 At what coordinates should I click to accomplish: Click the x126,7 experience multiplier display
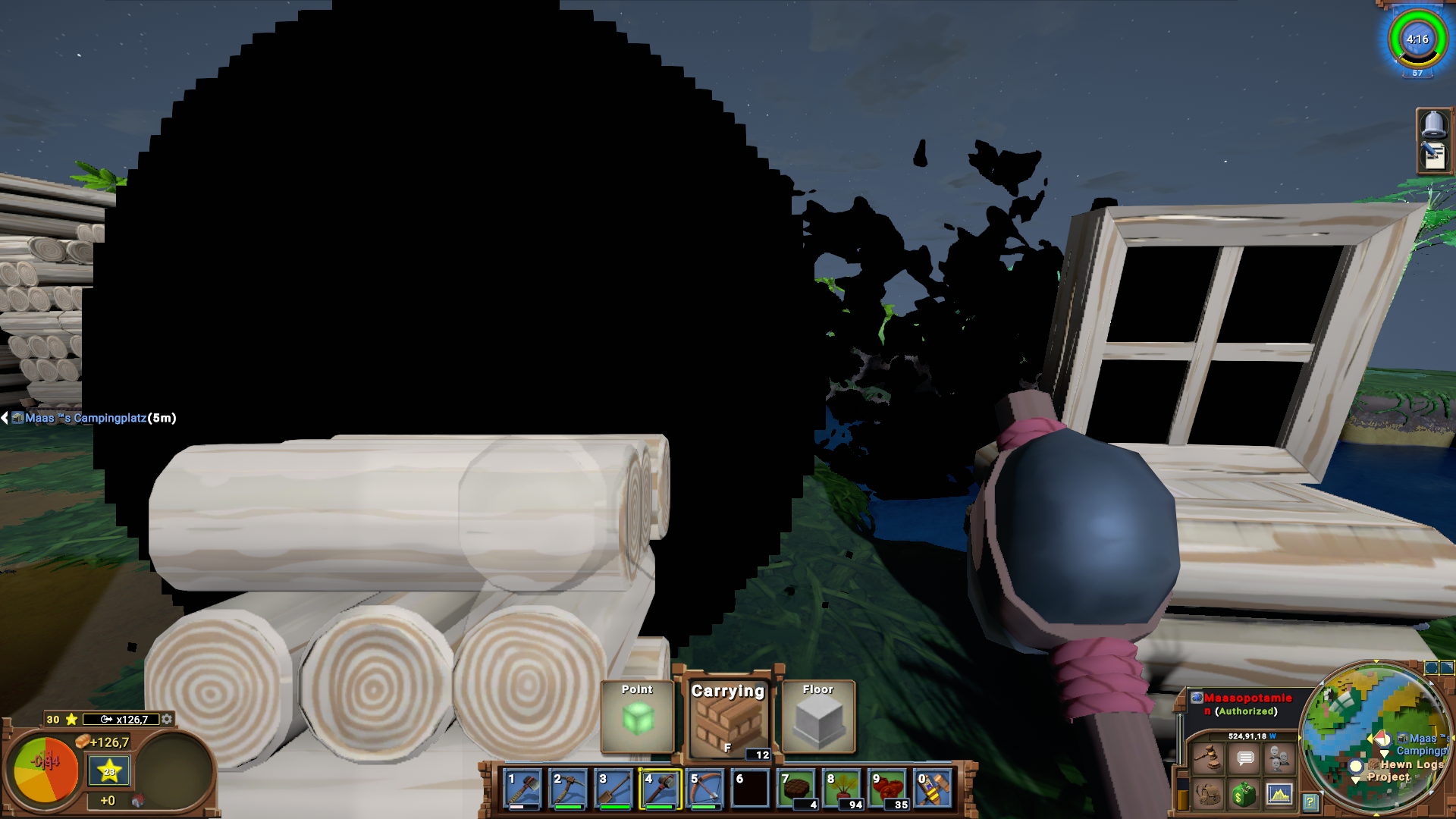tap(125, 720)
